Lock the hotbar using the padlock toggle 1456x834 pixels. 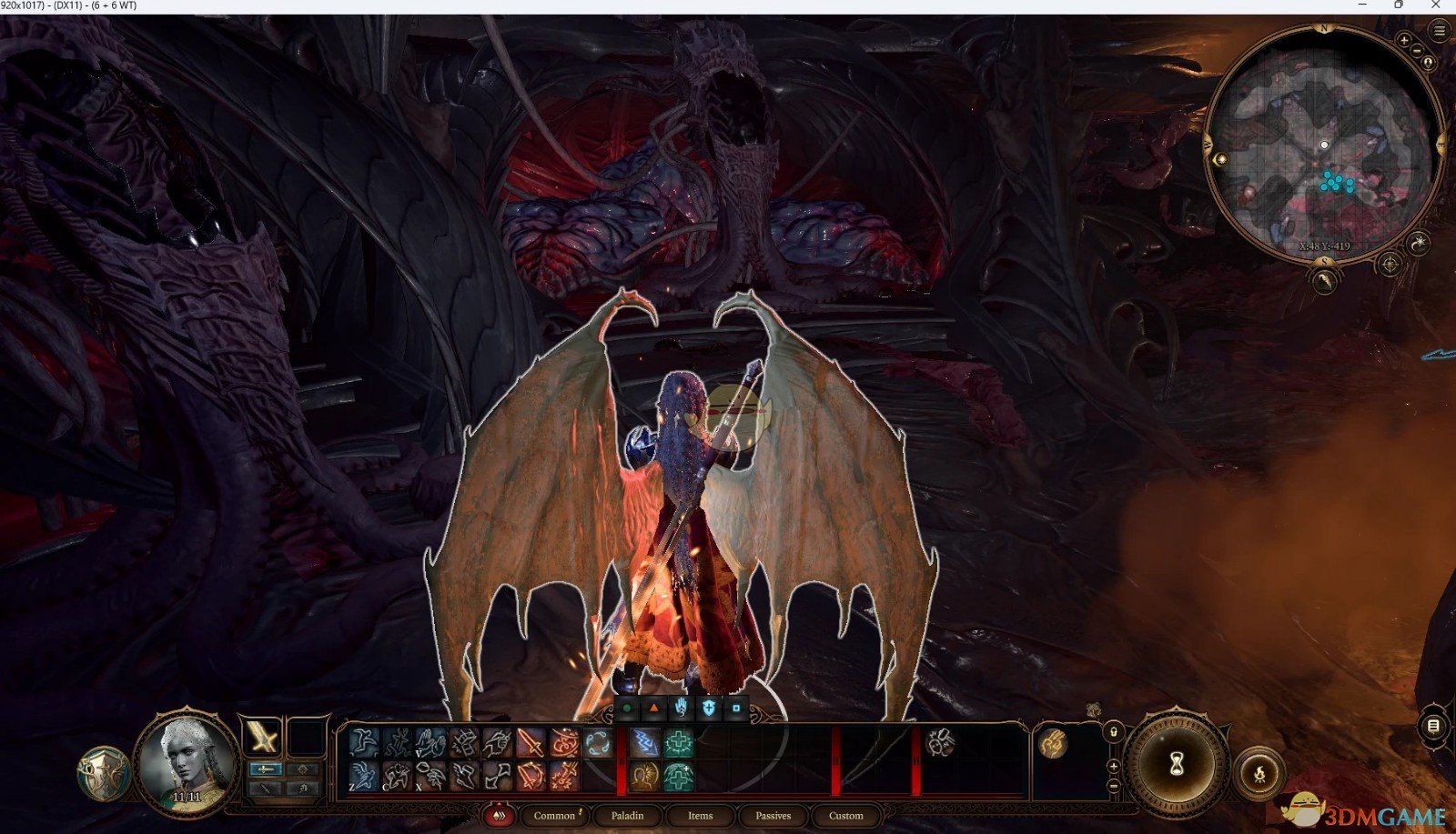coord(1114,733)
